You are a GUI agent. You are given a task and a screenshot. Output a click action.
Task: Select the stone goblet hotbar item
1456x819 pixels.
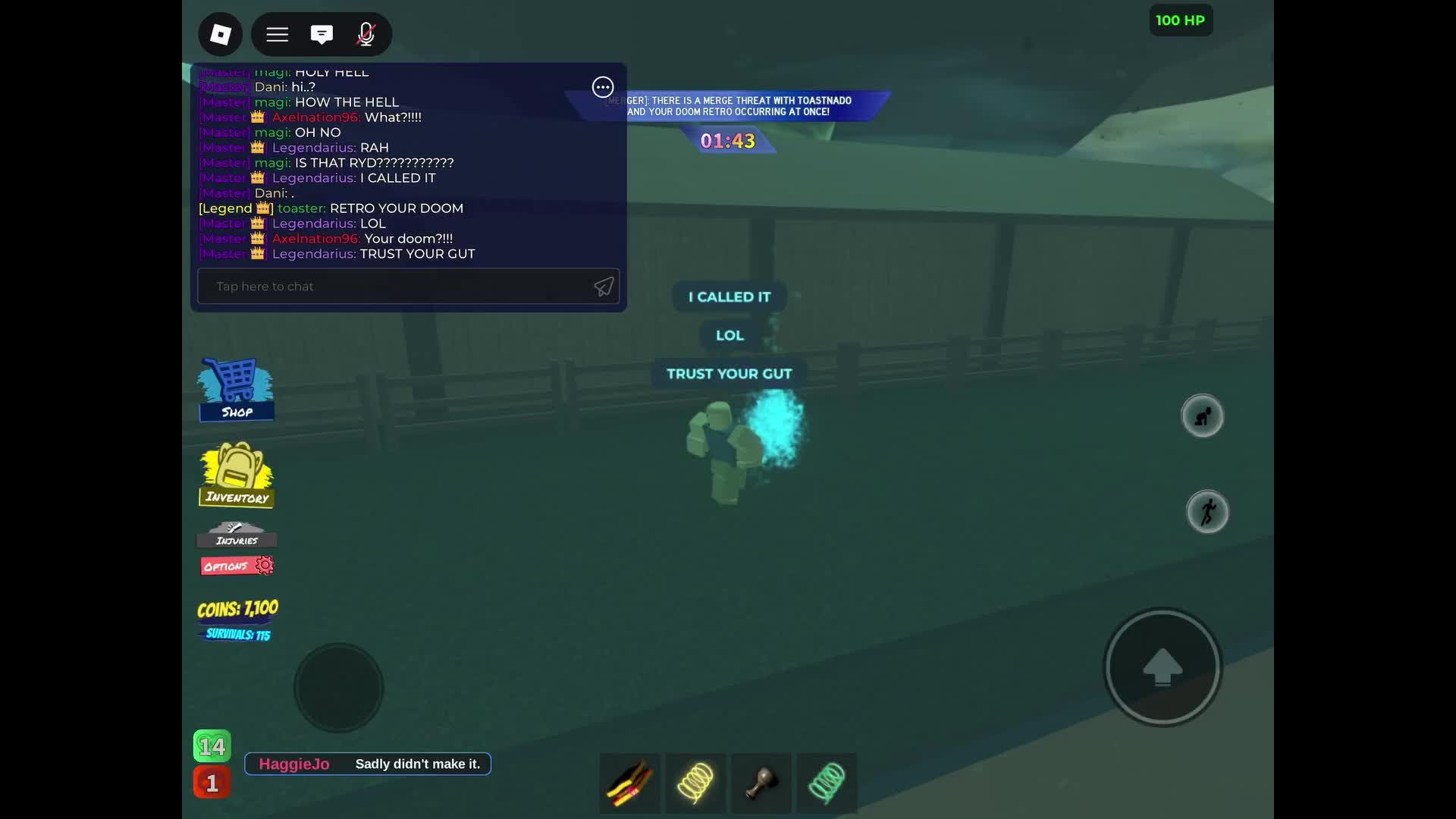(x=761, y=783)
